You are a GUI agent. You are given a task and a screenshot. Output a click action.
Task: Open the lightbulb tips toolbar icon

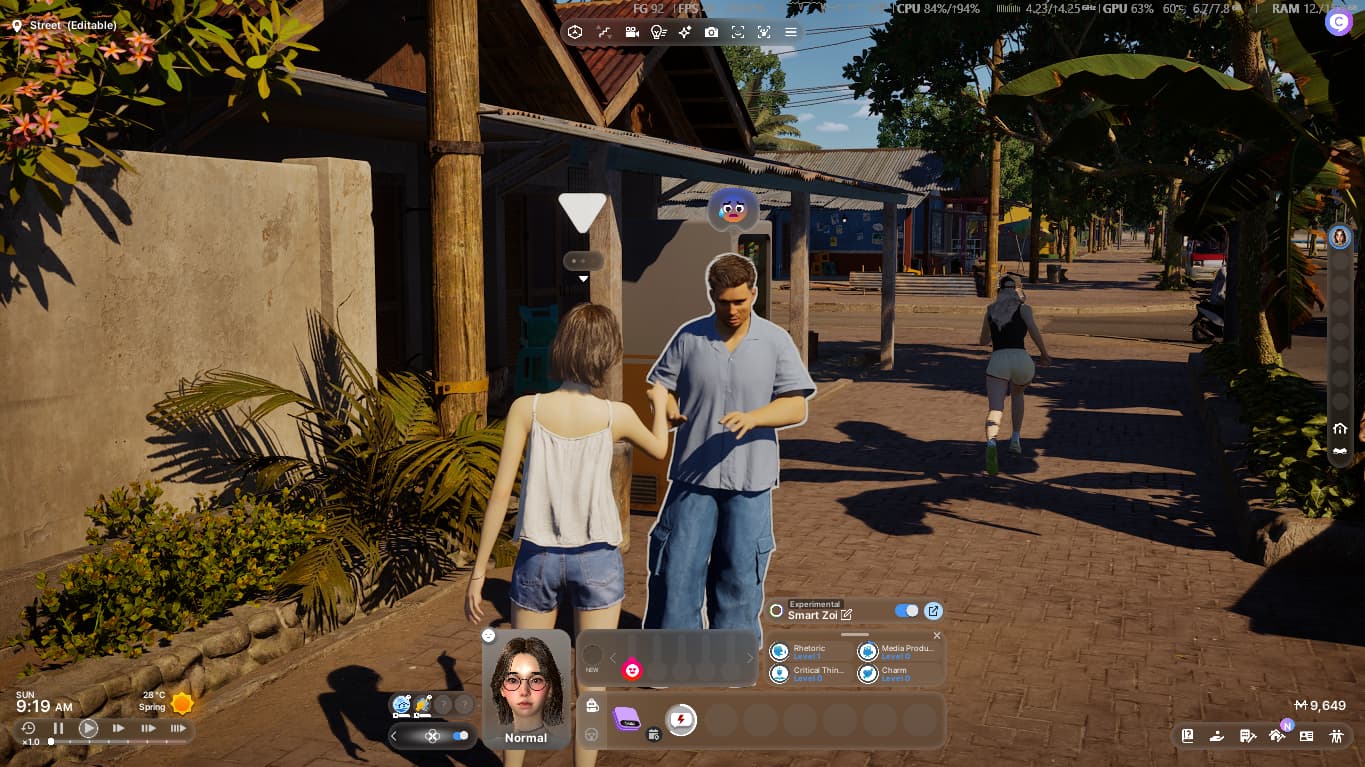tap(658, 32)
